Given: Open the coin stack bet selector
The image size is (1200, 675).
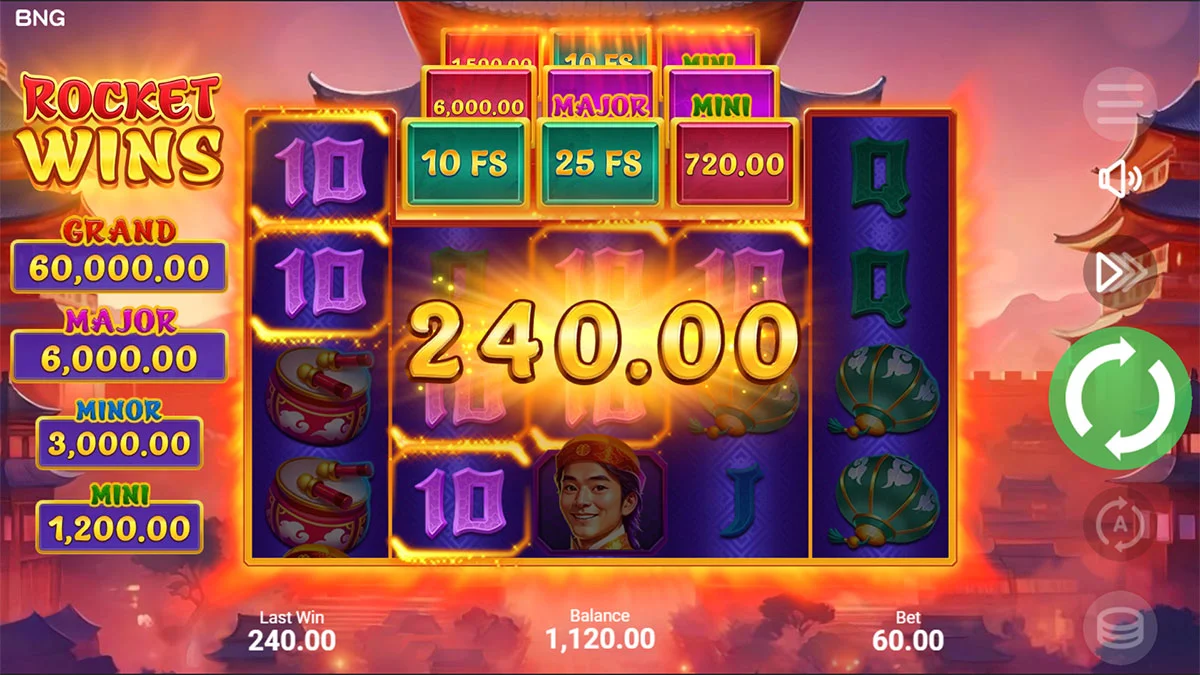Looking at the screenshot, I should [1120, 628].
